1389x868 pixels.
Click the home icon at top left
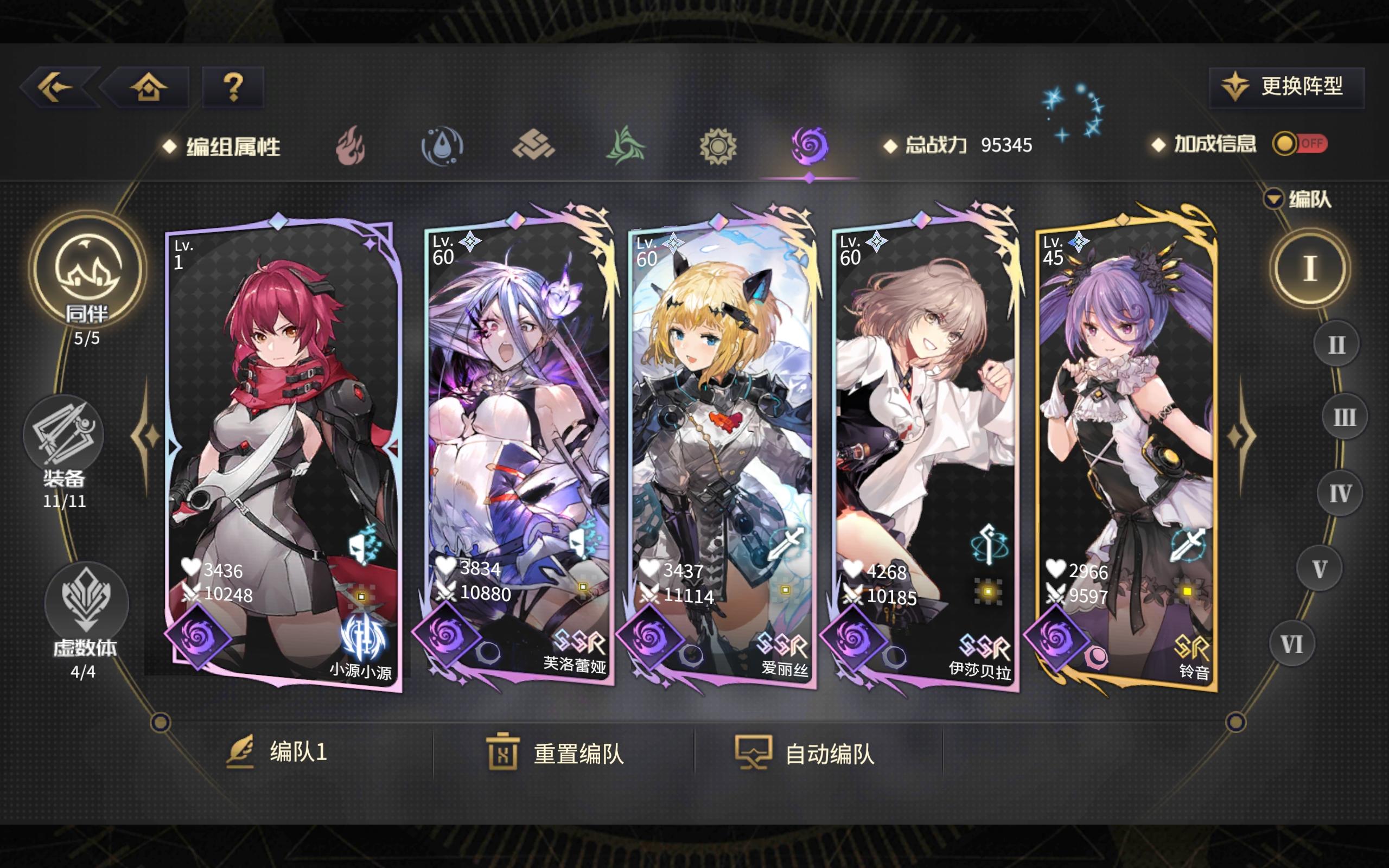(149, 87)
